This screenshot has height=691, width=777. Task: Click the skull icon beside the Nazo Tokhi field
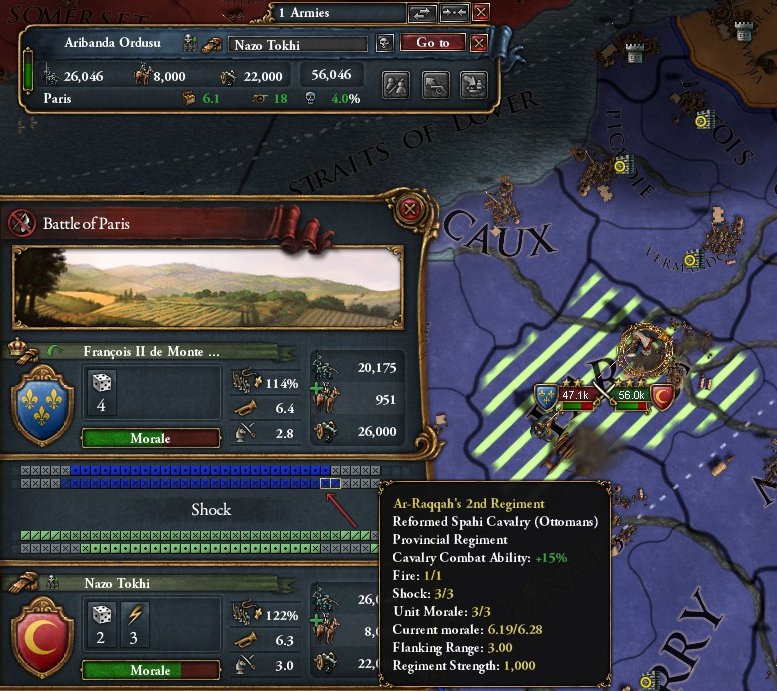pos(385,43)
